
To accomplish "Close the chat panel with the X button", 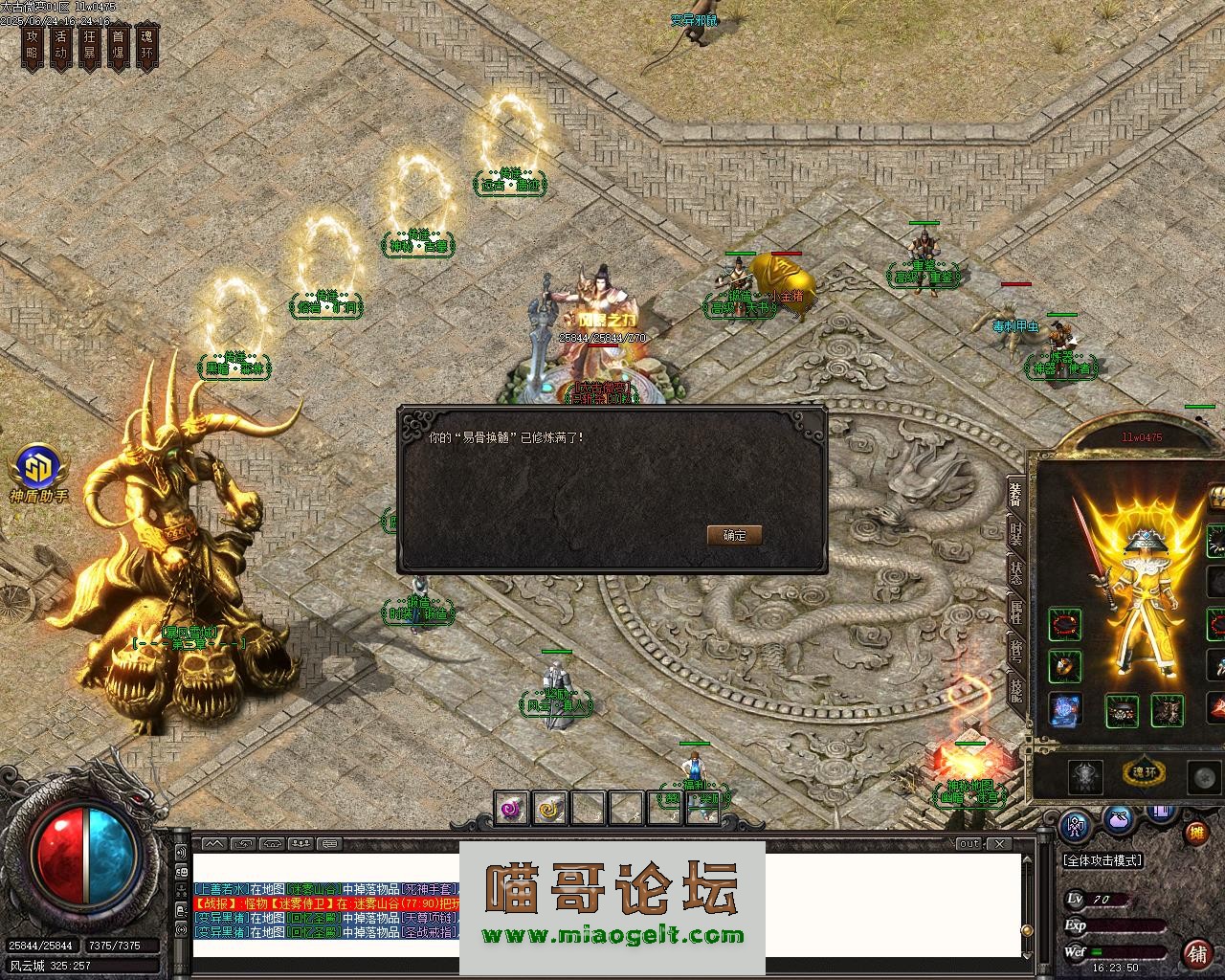I will coord(998,843).
